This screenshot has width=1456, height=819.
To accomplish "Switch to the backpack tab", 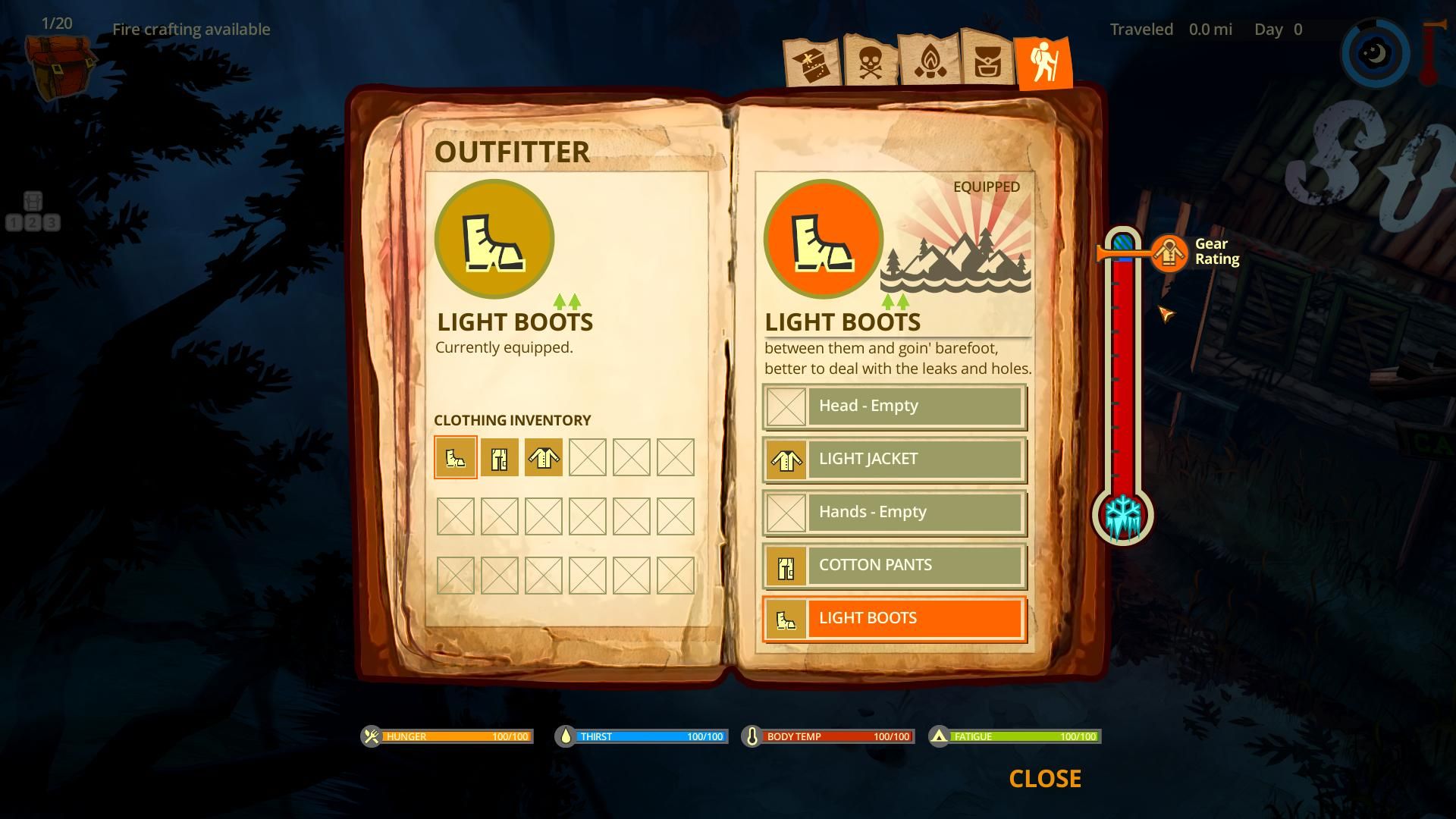I will [x=987, y=61].
